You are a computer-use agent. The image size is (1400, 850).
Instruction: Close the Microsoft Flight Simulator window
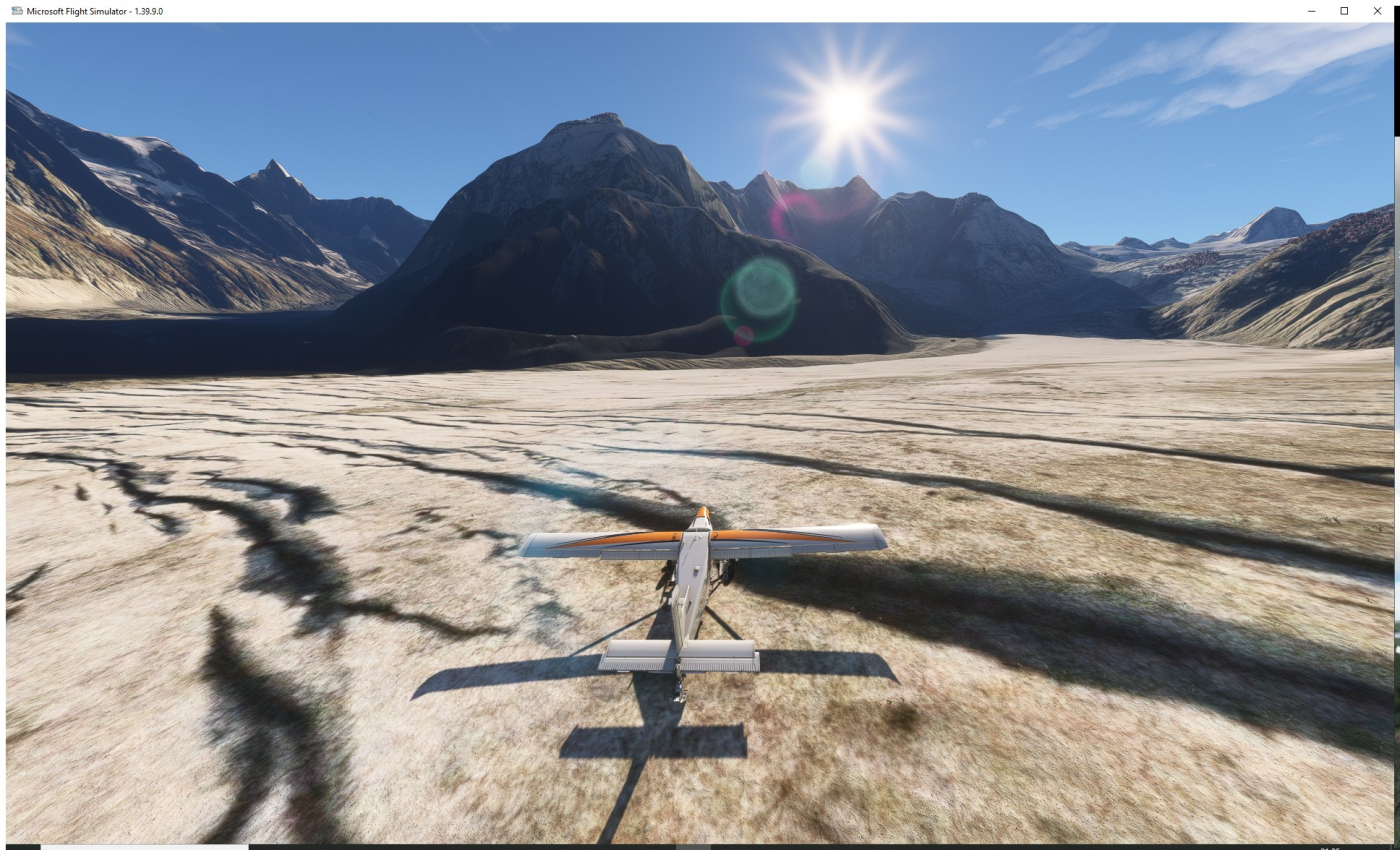click(x=1376, y=11)
